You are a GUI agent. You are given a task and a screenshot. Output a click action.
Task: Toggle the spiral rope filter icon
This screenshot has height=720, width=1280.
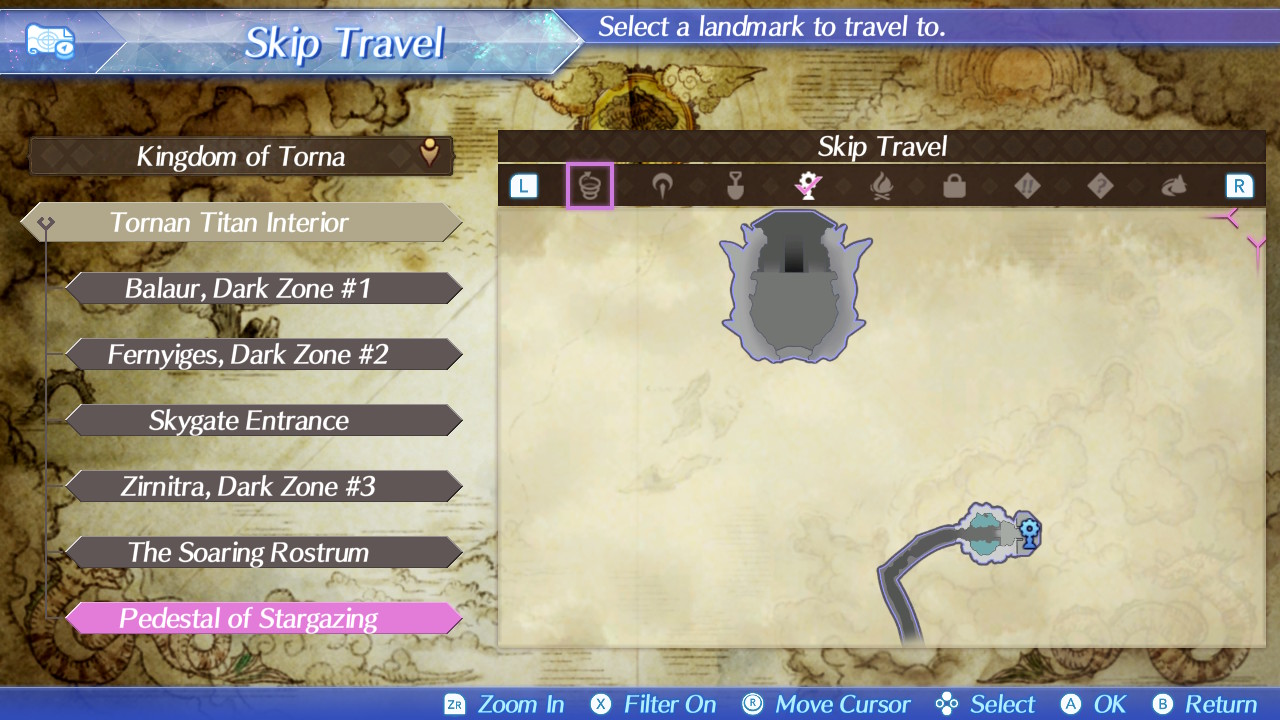tap(590, 186)
